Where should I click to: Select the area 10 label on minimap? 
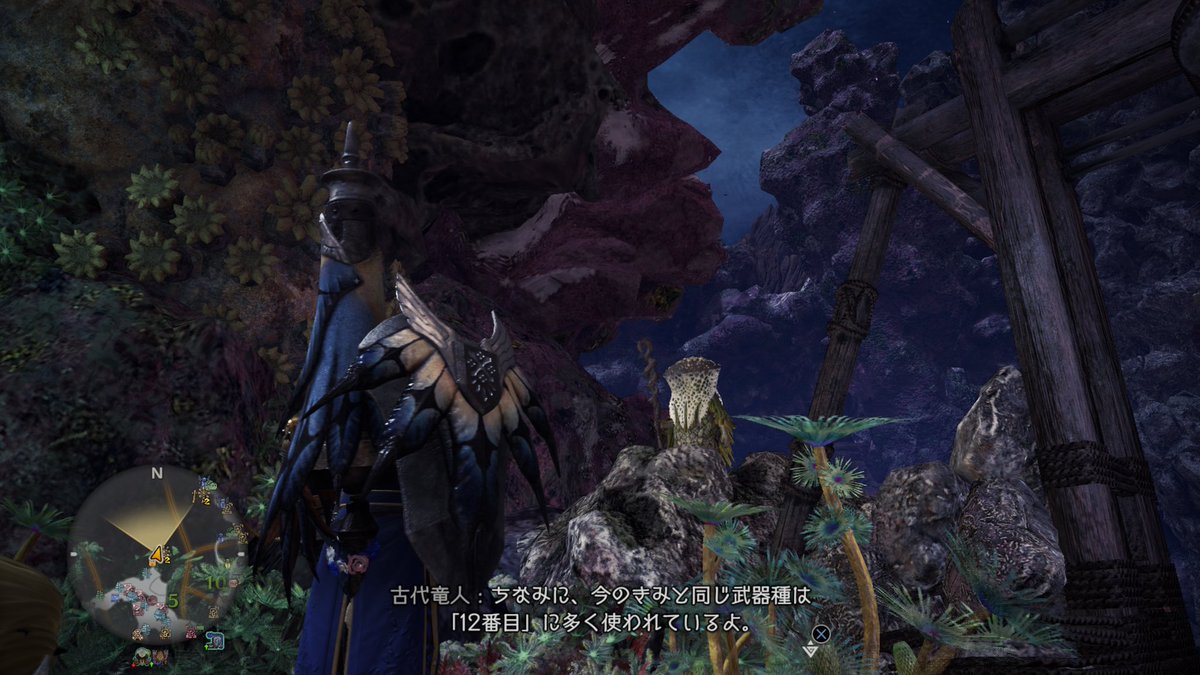(x=215, y=581)
